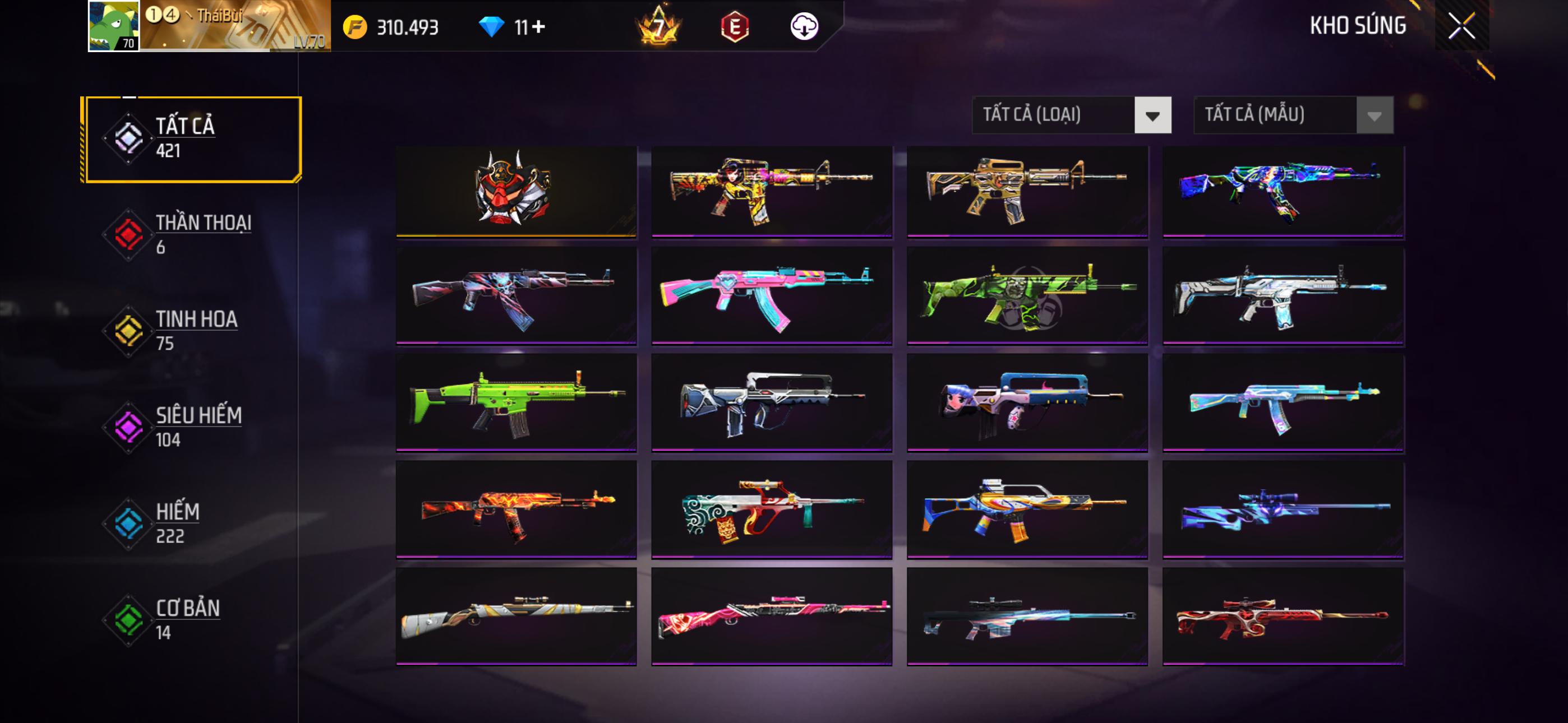Select the red samurai mask item
The height and width of the screenshot is (723, 1568).
tap(515, 190)
